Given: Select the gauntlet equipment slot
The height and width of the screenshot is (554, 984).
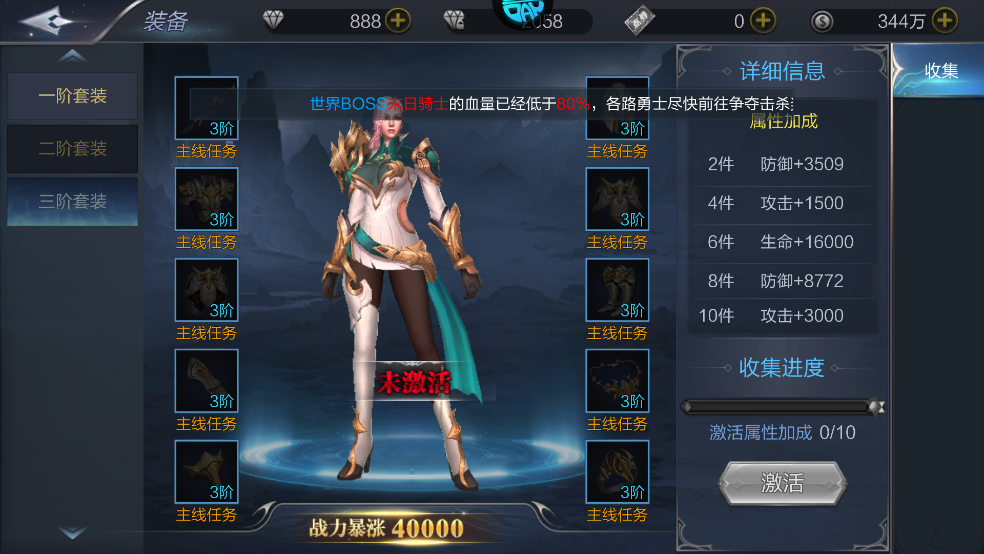Looking at the screenshot, I should (x=207, y=381).
